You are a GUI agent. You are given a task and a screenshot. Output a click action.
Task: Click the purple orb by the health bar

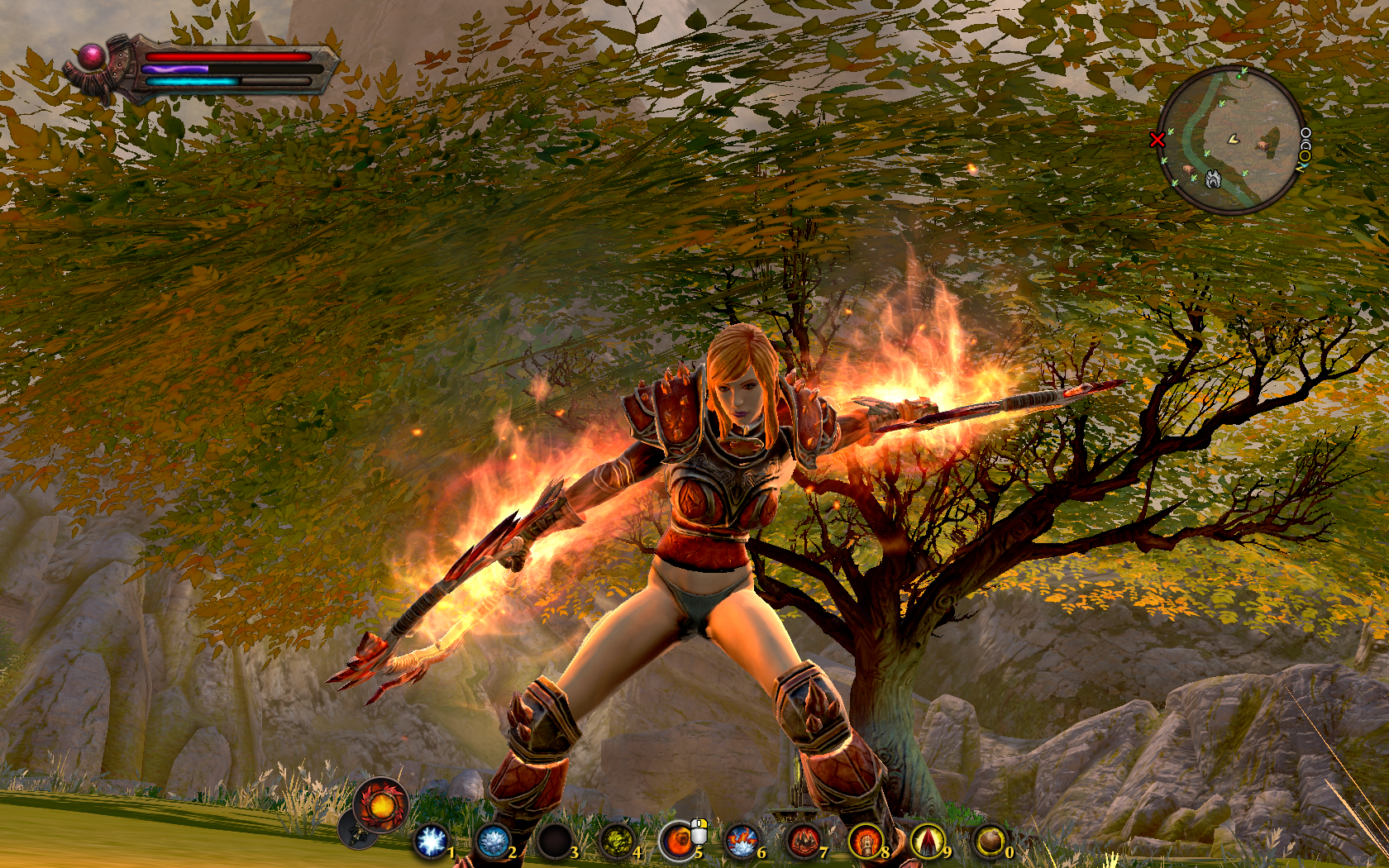click(x=92, y=58)
